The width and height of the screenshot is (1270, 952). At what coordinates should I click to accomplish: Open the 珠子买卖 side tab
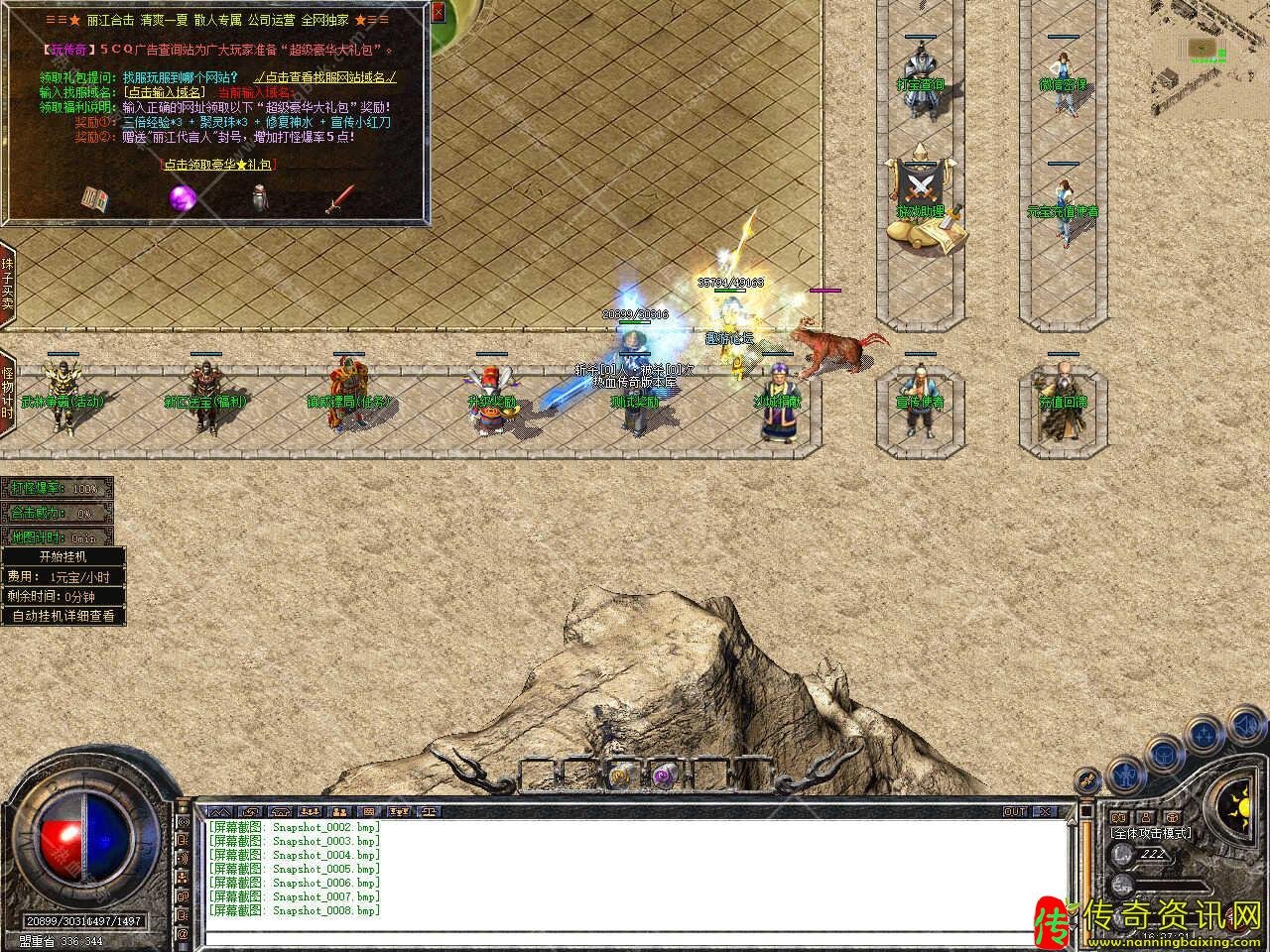pyautogui.click(x=7, y=283)
